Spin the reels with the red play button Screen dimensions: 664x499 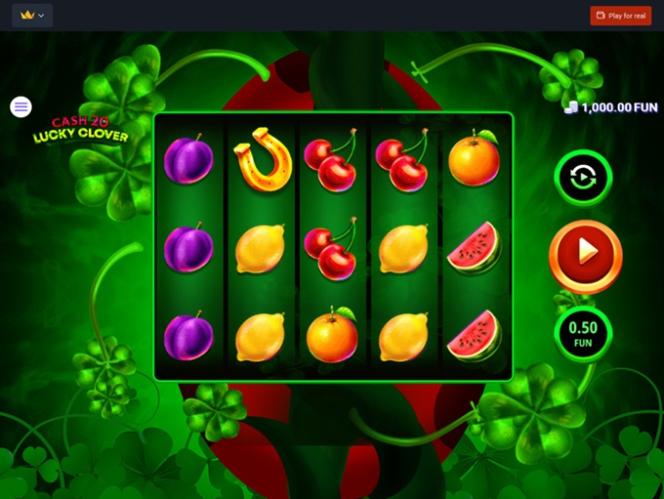[585, 256]
